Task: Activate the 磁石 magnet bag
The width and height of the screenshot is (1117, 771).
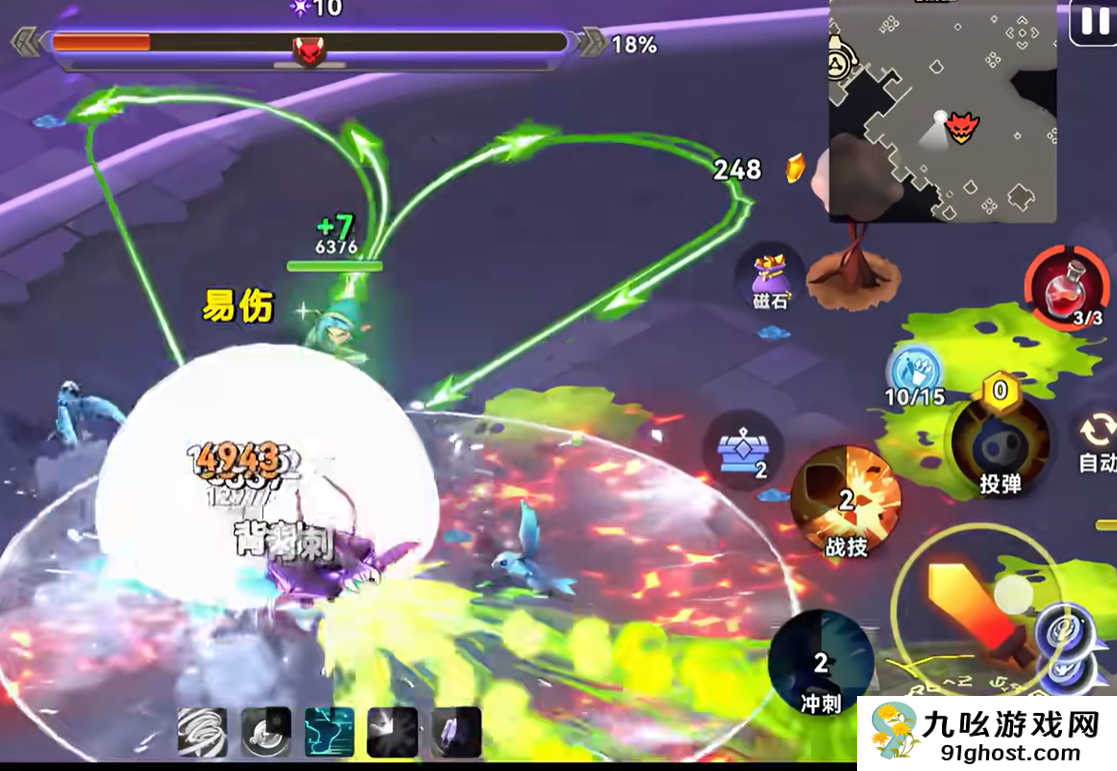Action: point(770,280)
